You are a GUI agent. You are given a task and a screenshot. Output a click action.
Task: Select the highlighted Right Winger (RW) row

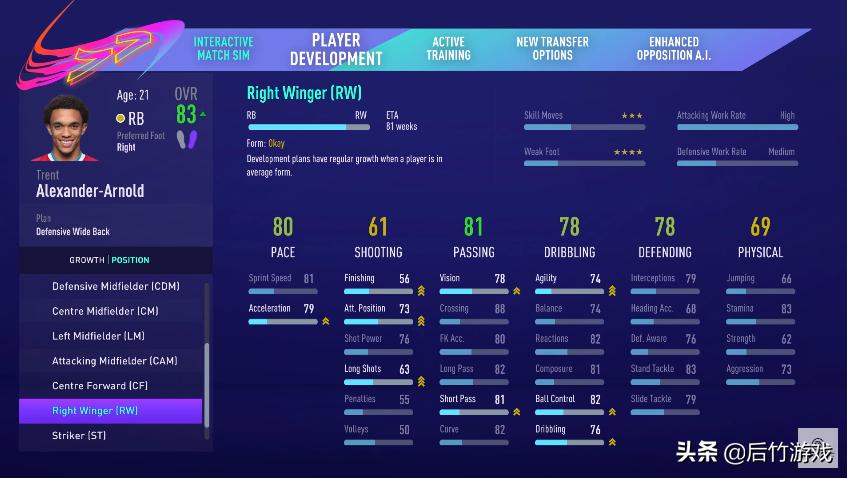point(110,411)
